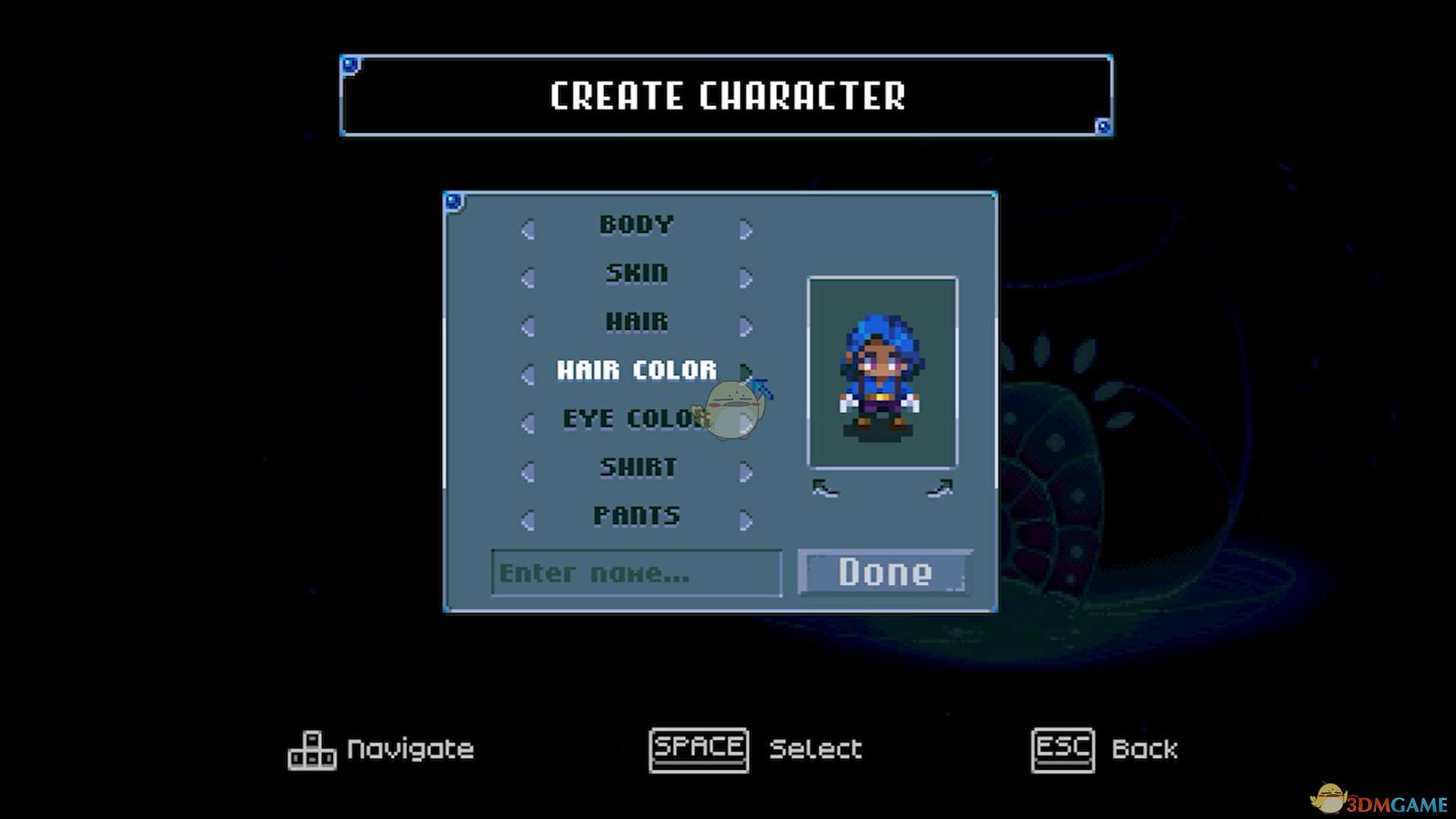Screen dimensions: 1456x819
Task: Pick previous Hair Color with left arrow
Action: (528, 374)
